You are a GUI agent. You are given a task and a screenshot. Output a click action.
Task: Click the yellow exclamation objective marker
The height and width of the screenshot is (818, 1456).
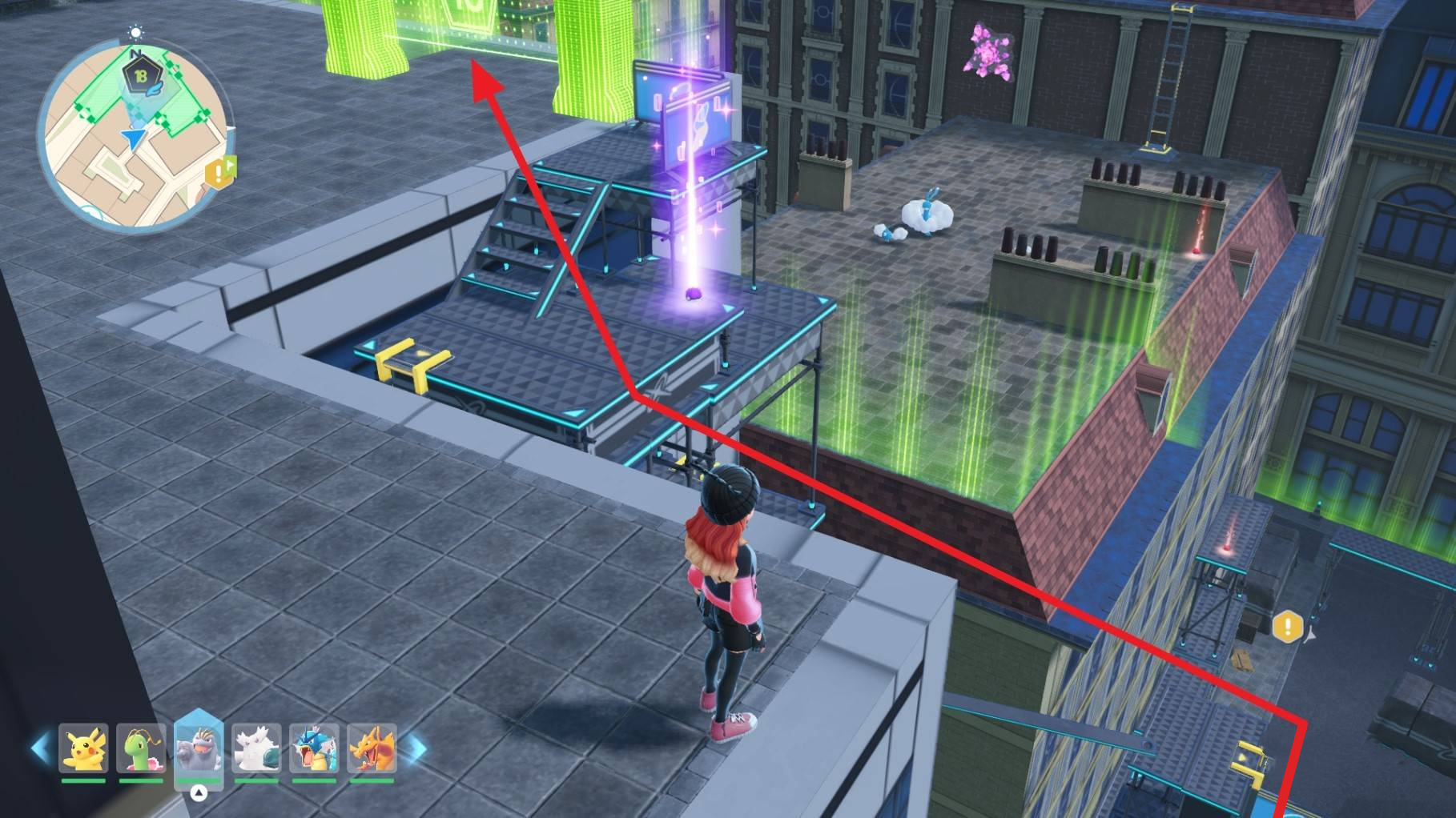pyautogui.click(x=1288, y=626)
